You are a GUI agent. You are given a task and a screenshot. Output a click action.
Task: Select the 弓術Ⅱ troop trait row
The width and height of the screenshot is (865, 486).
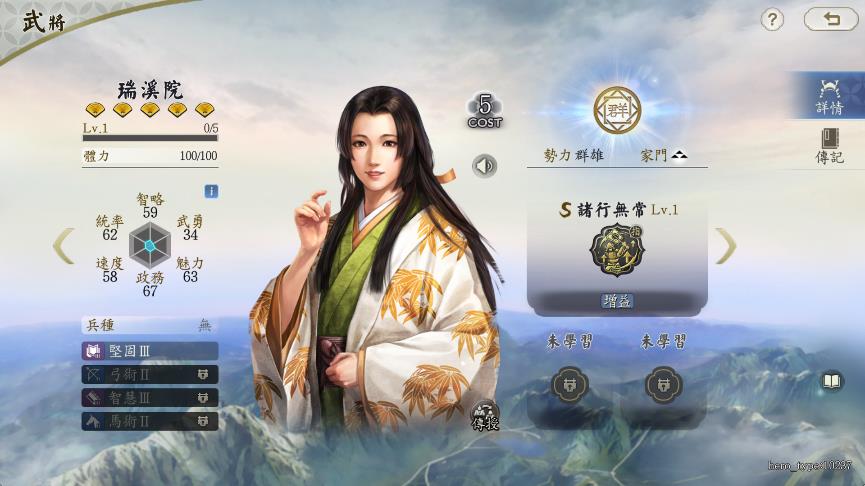(x=150, y=374)
